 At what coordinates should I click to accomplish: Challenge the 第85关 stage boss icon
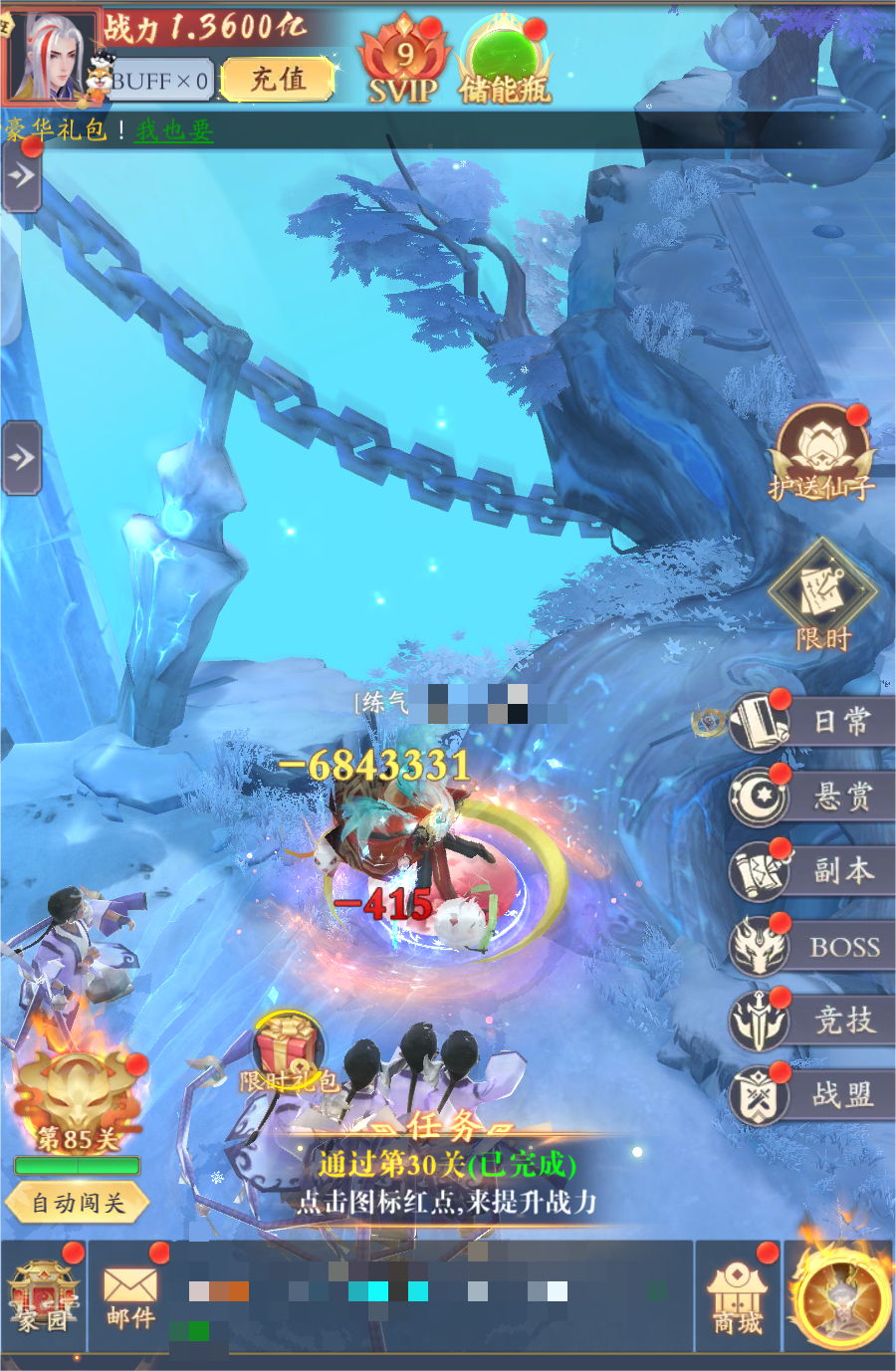pyautogui.click(x=78, y=1100)
